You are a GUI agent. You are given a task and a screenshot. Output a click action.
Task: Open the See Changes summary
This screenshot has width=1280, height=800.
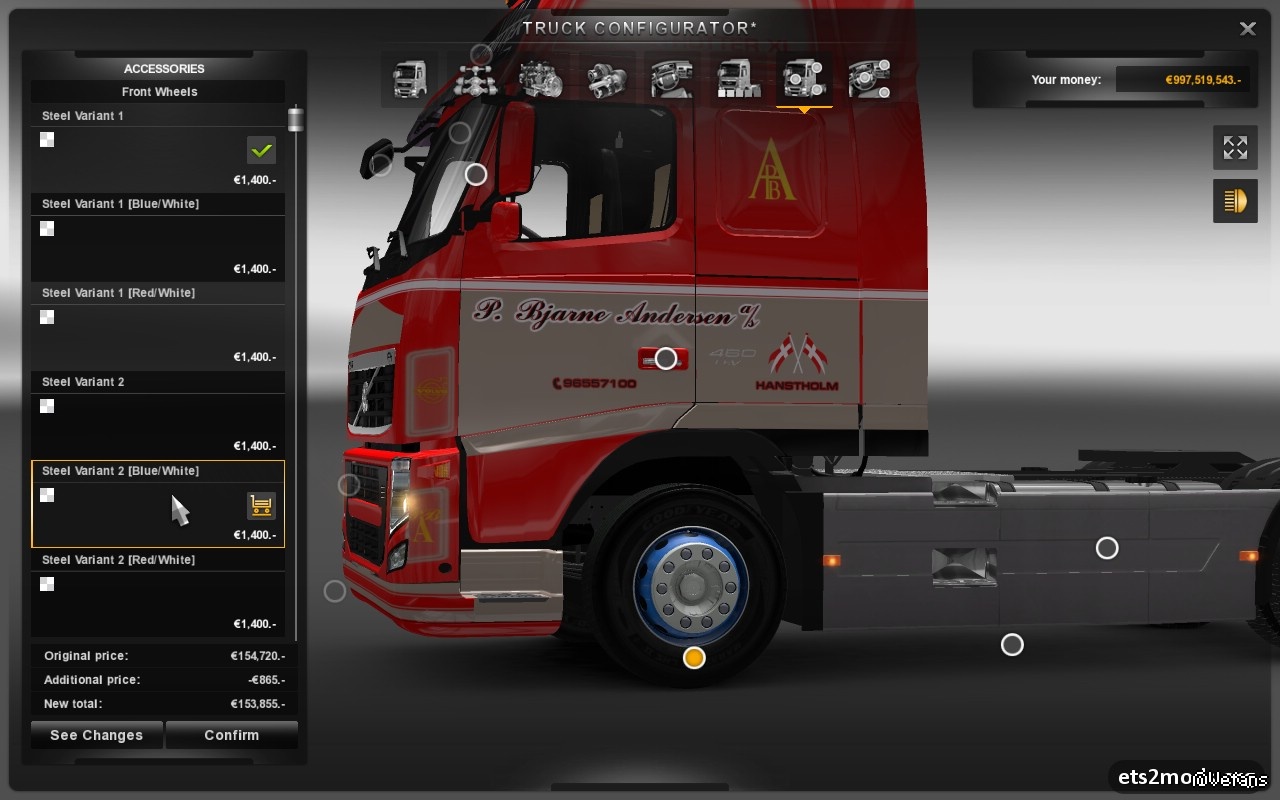pos(96,735)
